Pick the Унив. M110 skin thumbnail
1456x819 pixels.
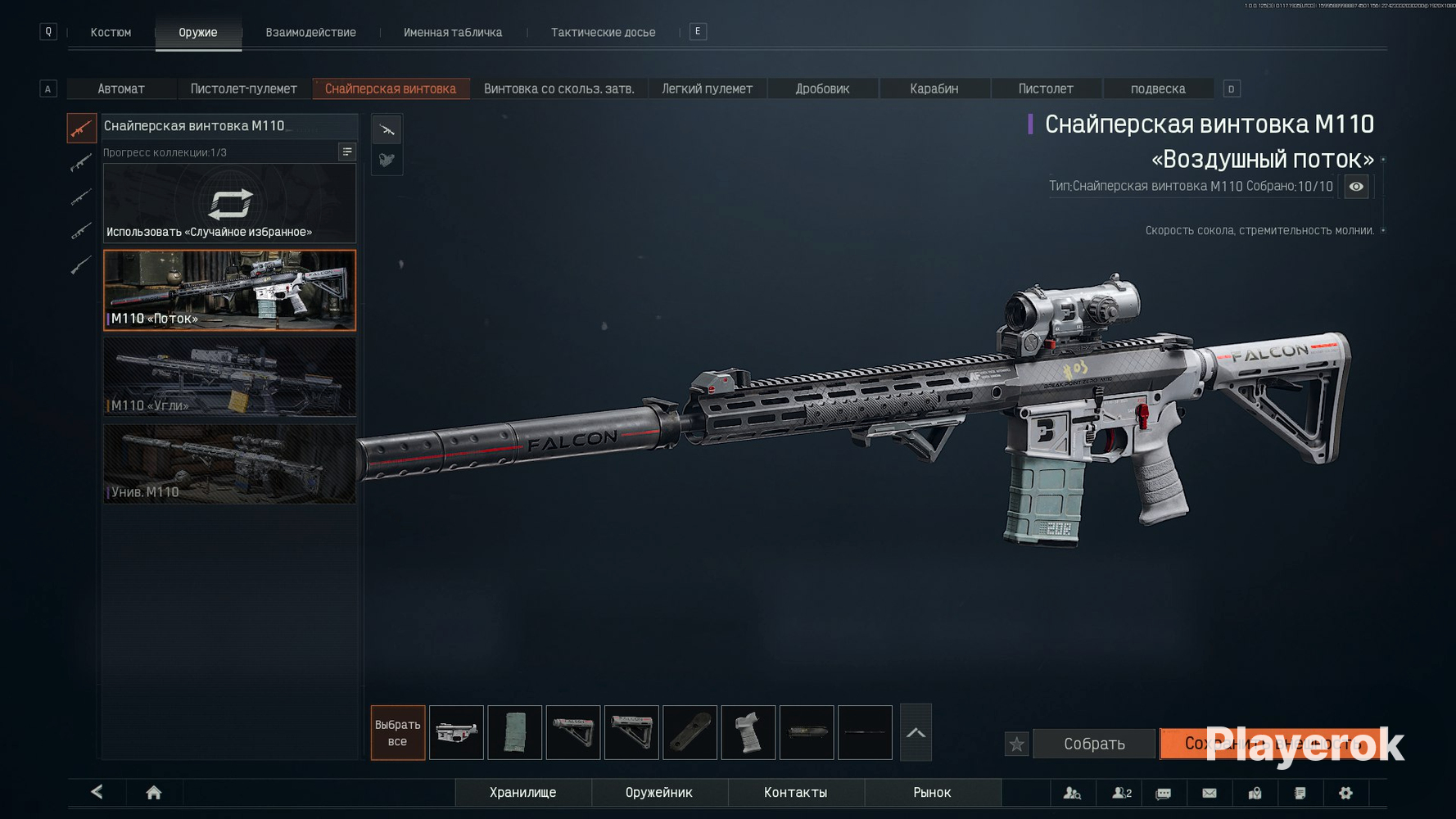(229, 464)
